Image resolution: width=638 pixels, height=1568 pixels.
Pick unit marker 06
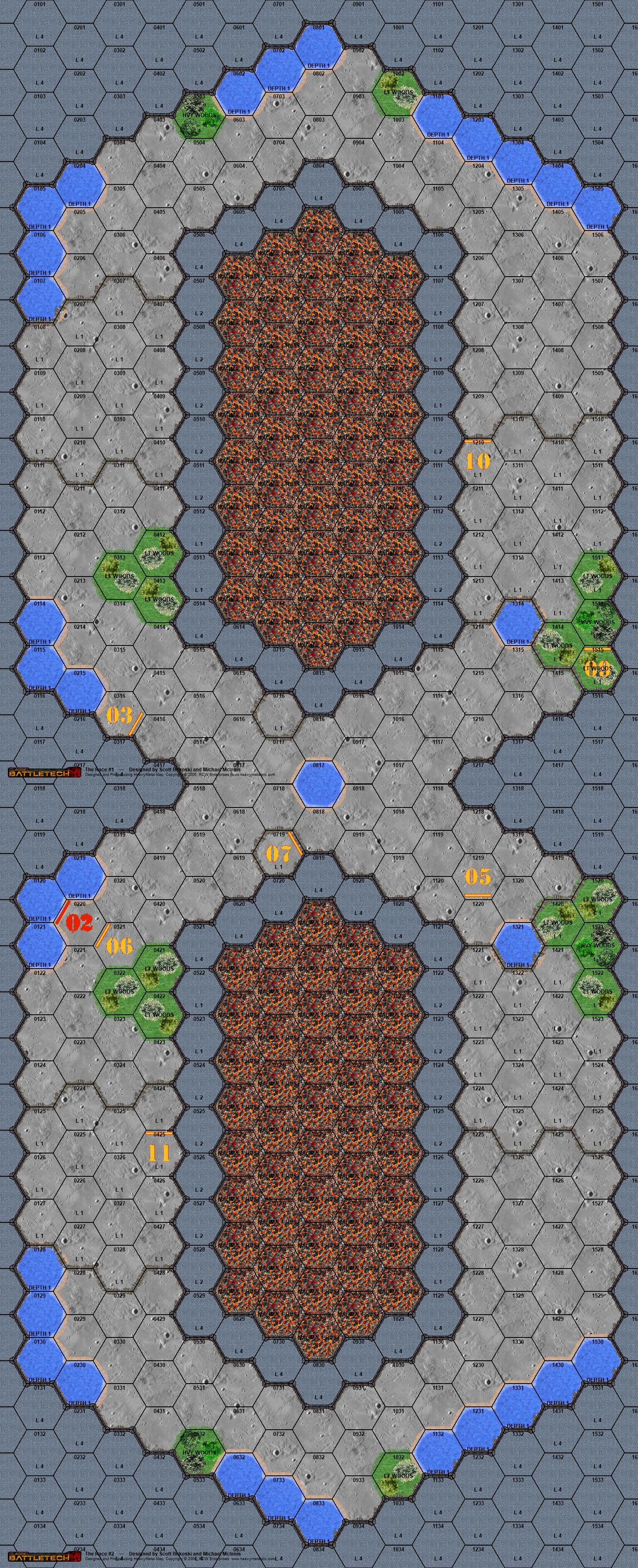click(x=119, y=945)
